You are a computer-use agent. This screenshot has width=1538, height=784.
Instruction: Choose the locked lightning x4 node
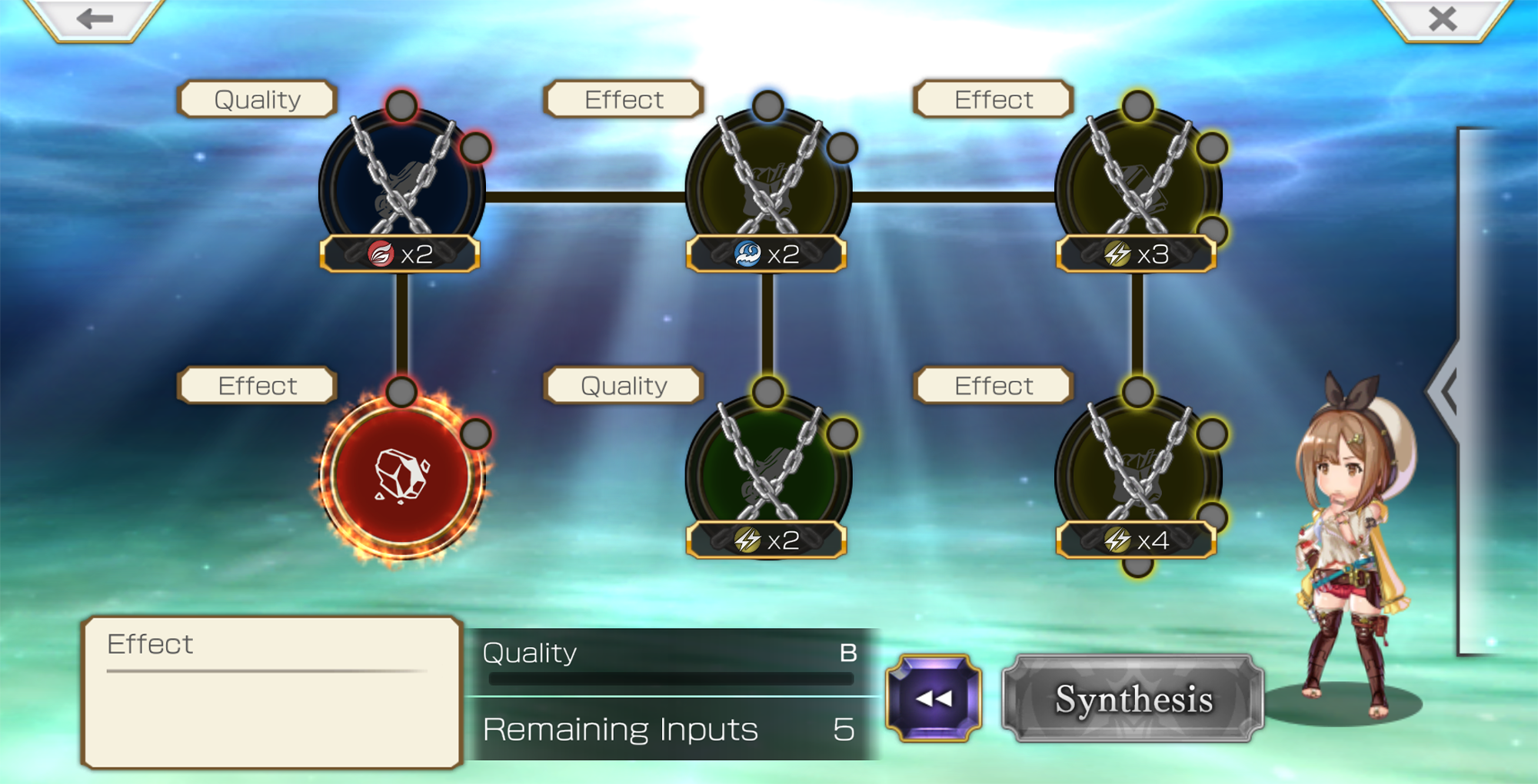(x=1137, y=475)
